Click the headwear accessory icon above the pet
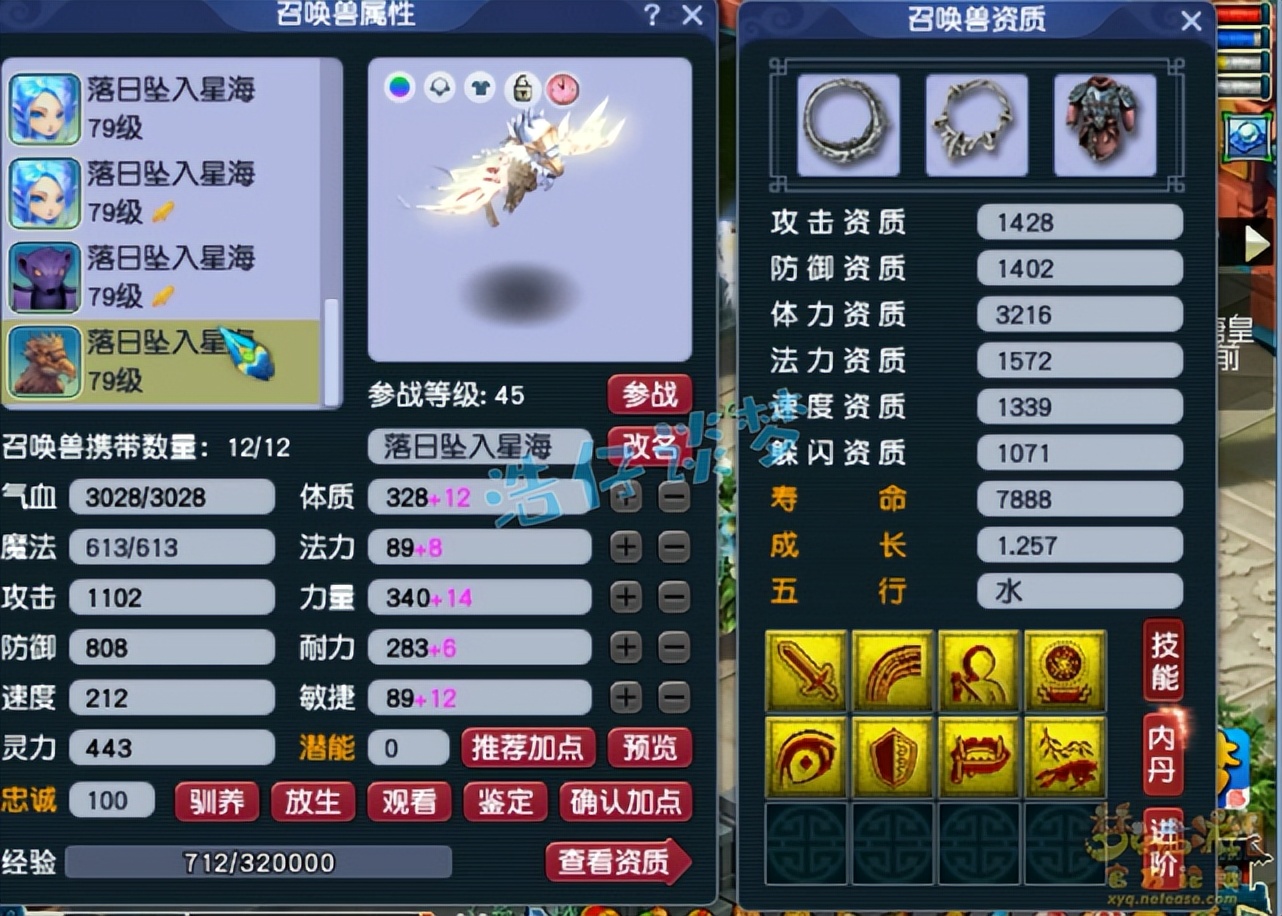This screenshot has height=916, width=1282. (439, 88)
